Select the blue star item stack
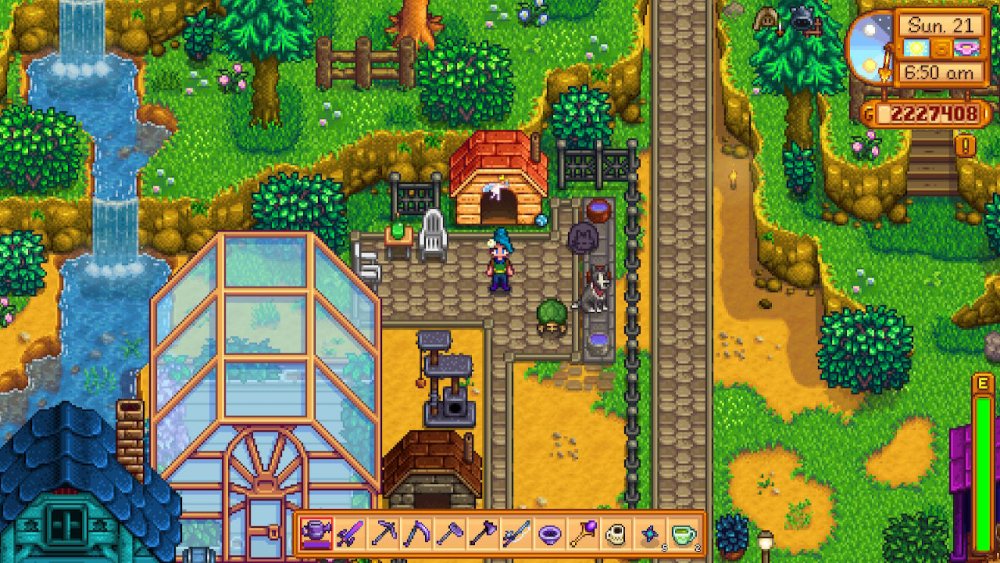This screenshot has width=1000, height=563. point(648,534)
